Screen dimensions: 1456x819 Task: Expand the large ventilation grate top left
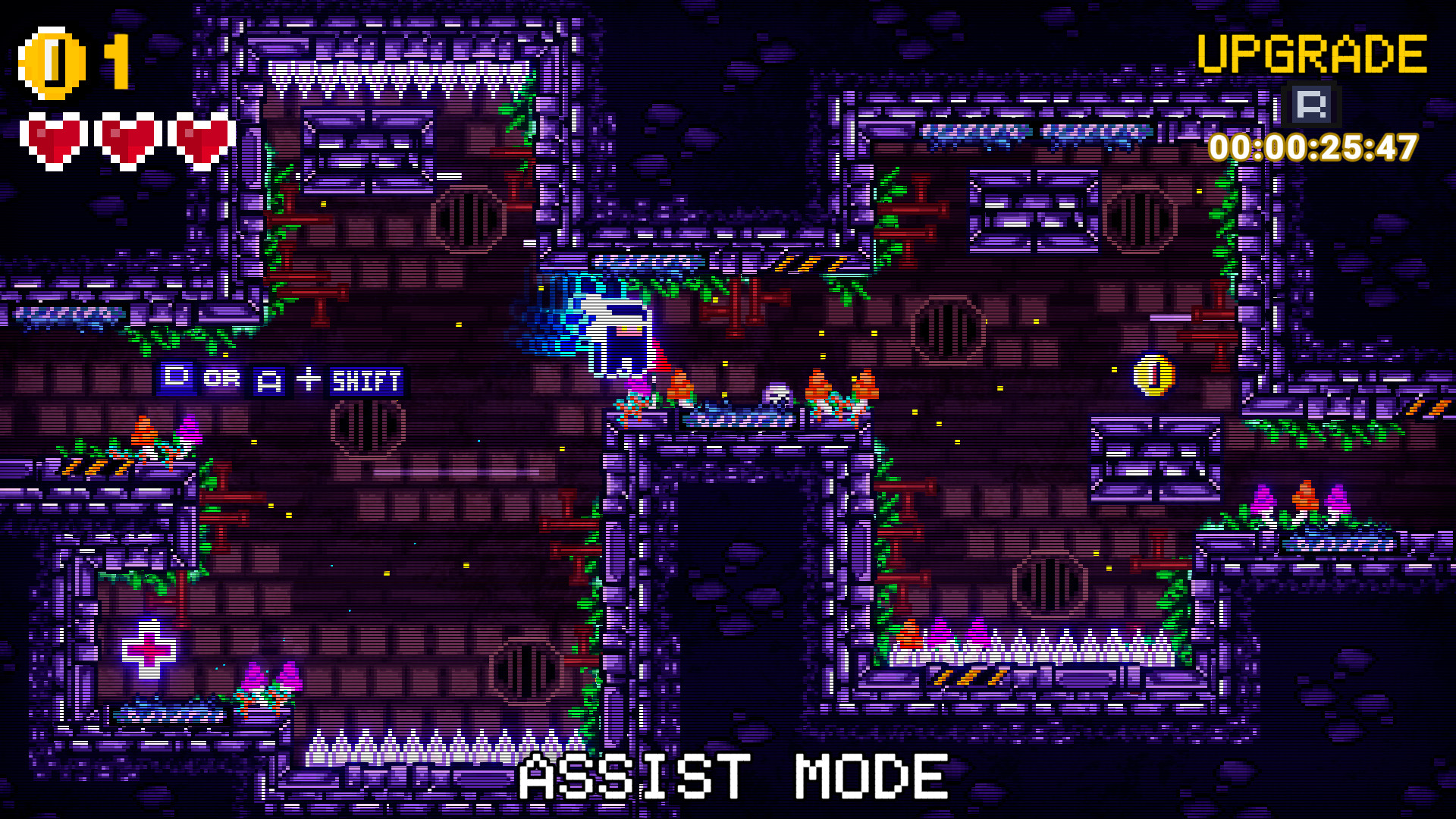pyautogui.click(x=468, y=220)
